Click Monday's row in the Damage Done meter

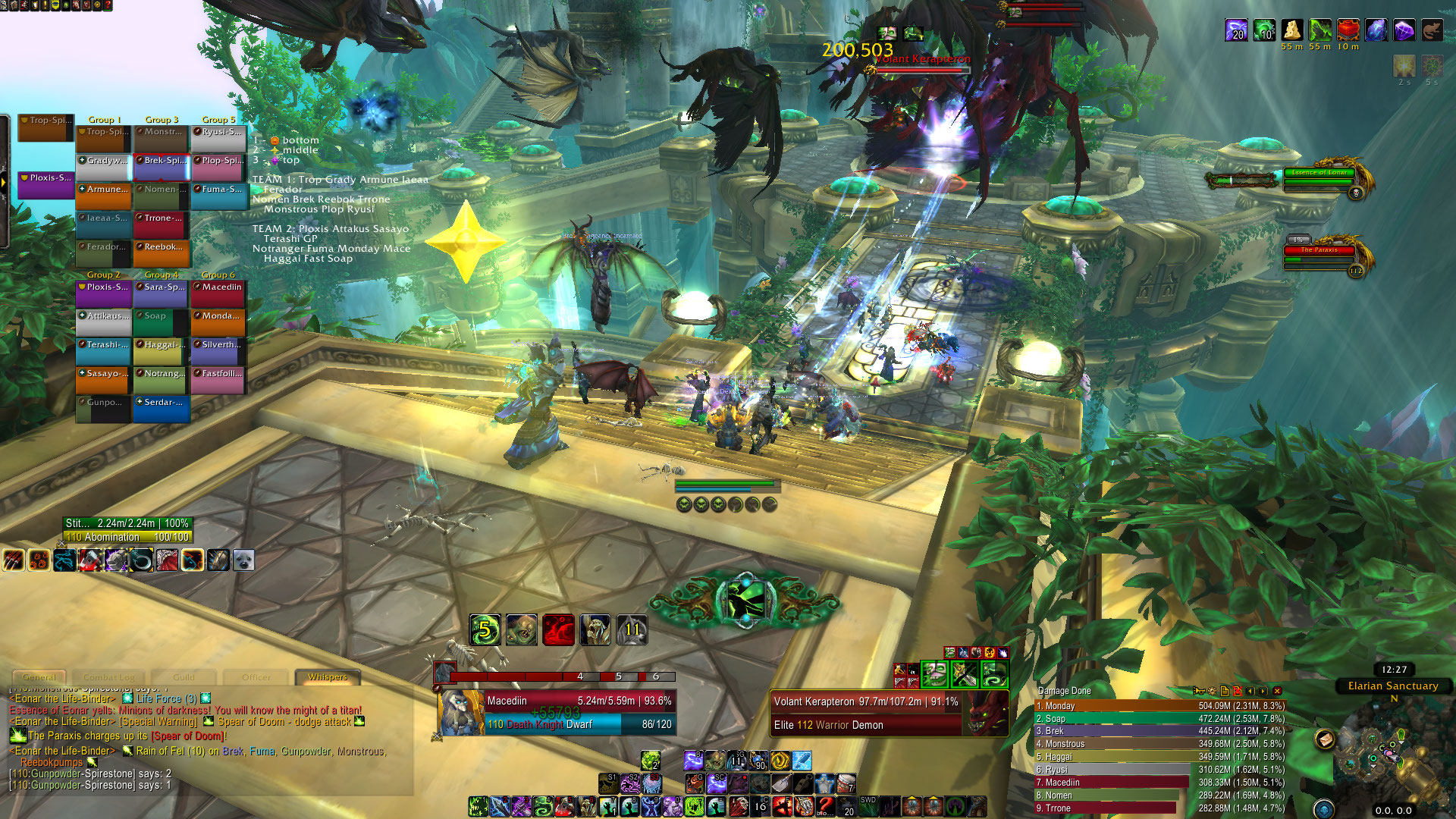coord(1160,706)
